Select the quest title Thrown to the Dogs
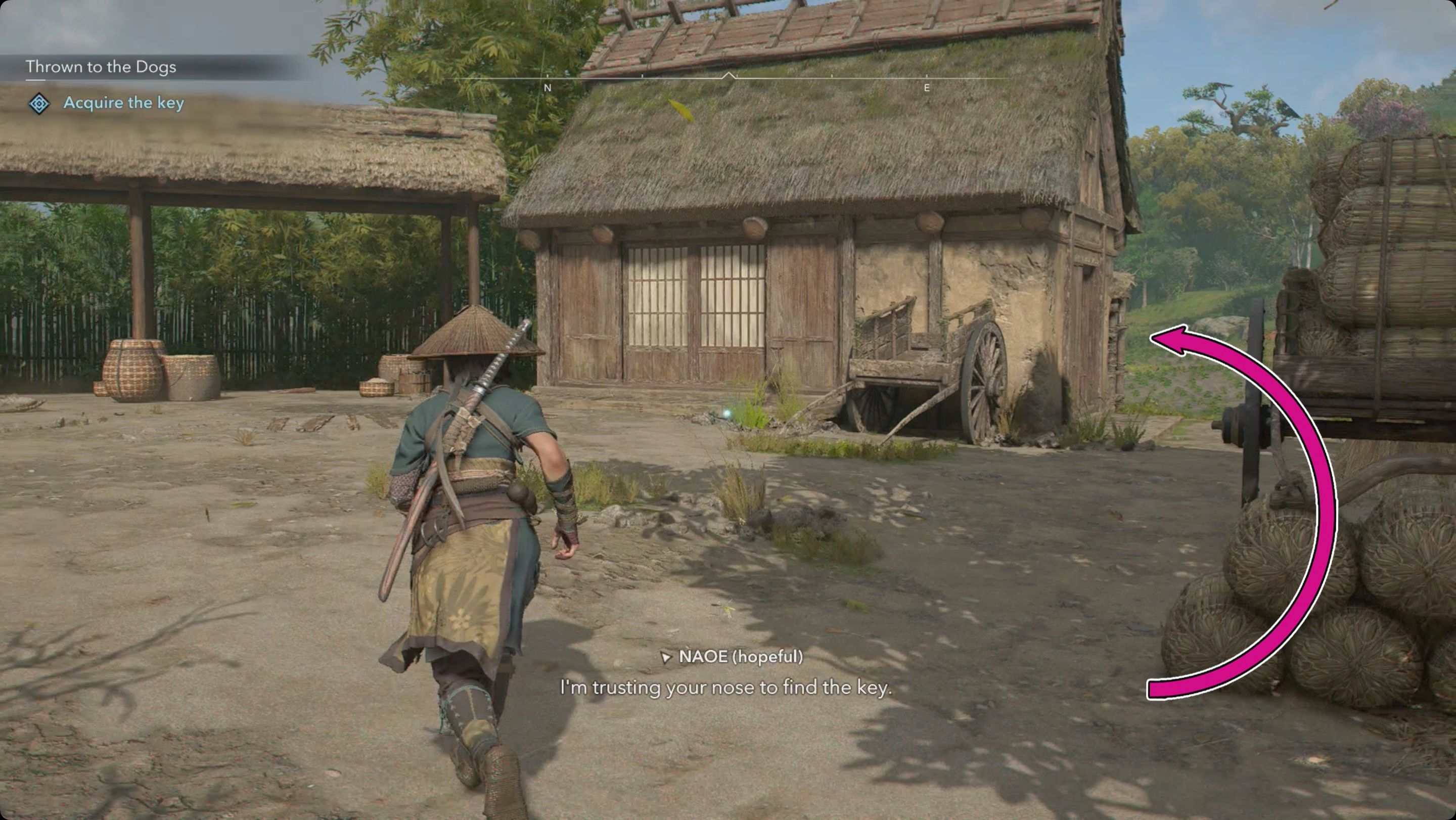Viewport: 1456px width, 820px height. point(101,66)
